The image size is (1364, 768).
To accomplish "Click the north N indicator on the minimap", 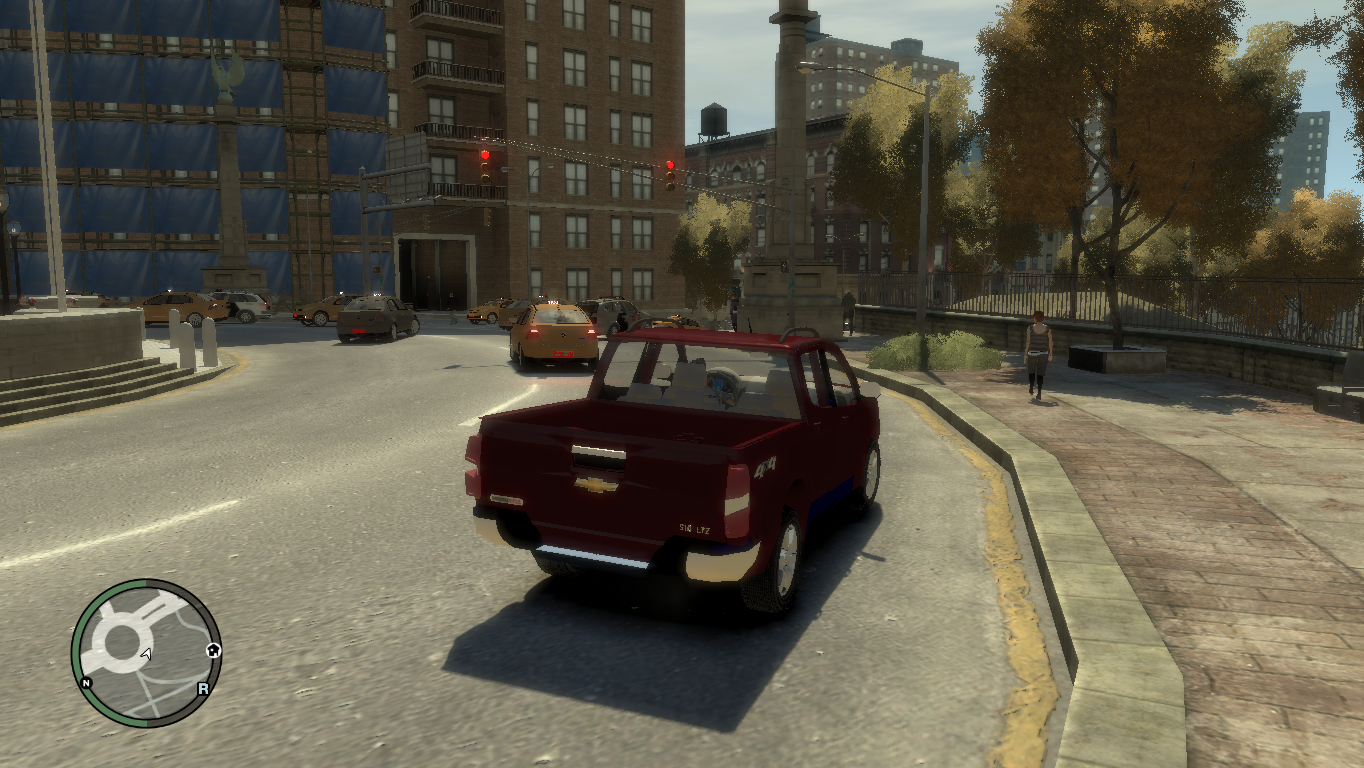I will [86, 684].
